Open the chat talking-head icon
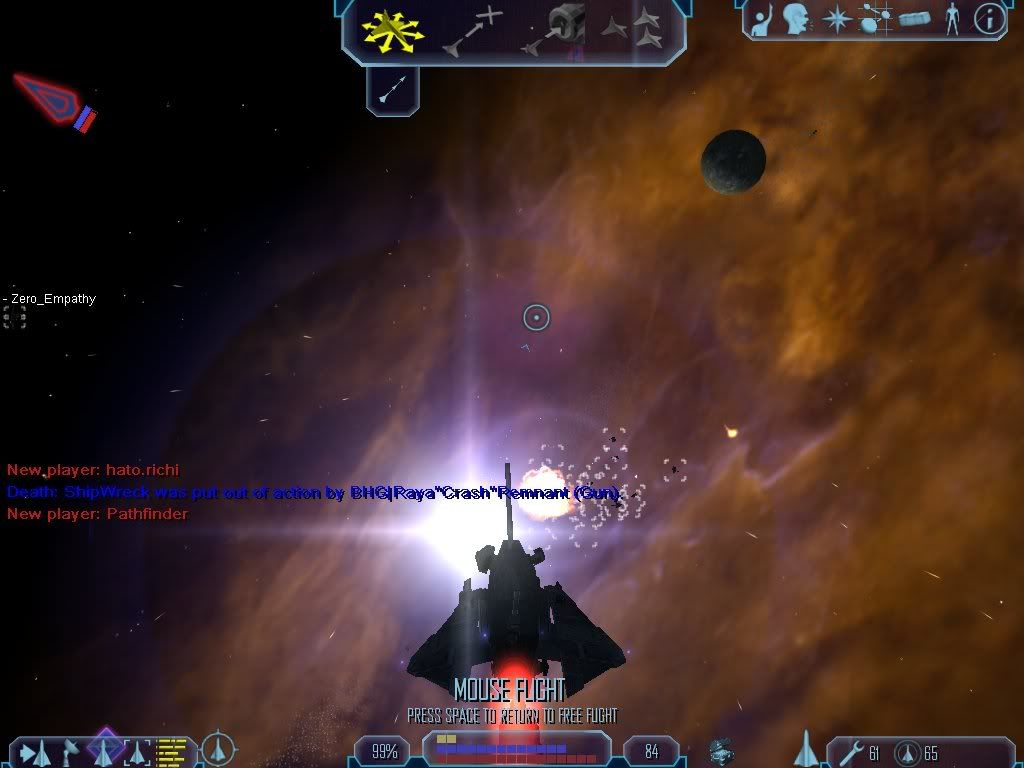1024x768 pixels. point(796,18)
